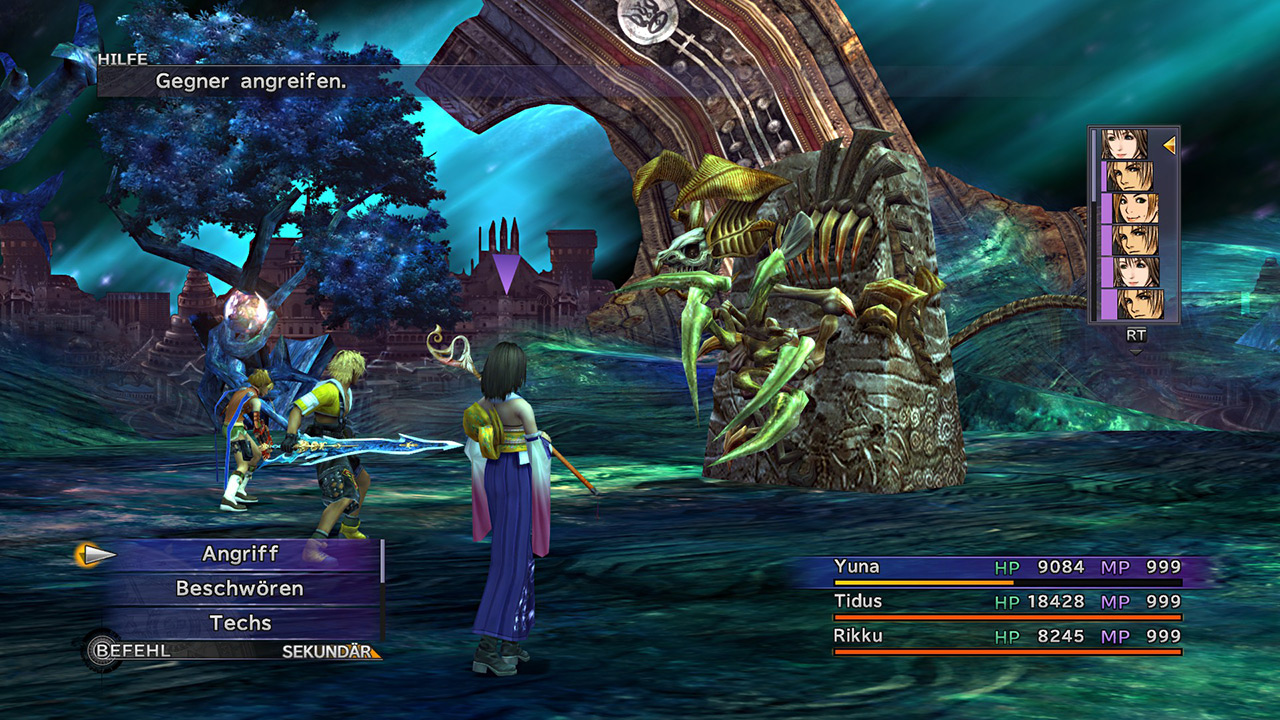This screenshot has height=720, width=1280.
Task: Choose Rikku's row in the party list
Action: (1007, 637)
